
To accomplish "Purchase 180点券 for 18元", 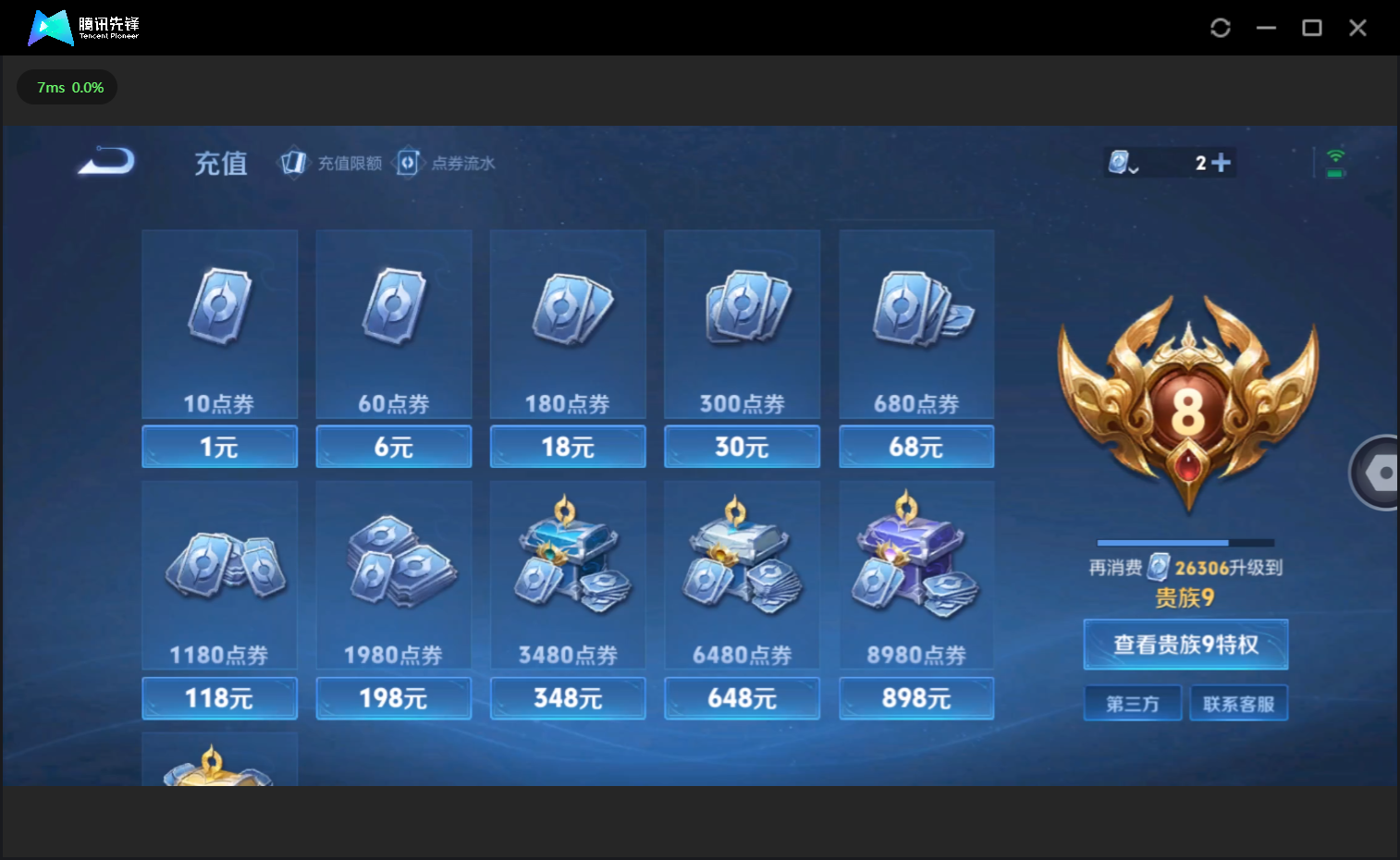I will (x=568, y=447).
